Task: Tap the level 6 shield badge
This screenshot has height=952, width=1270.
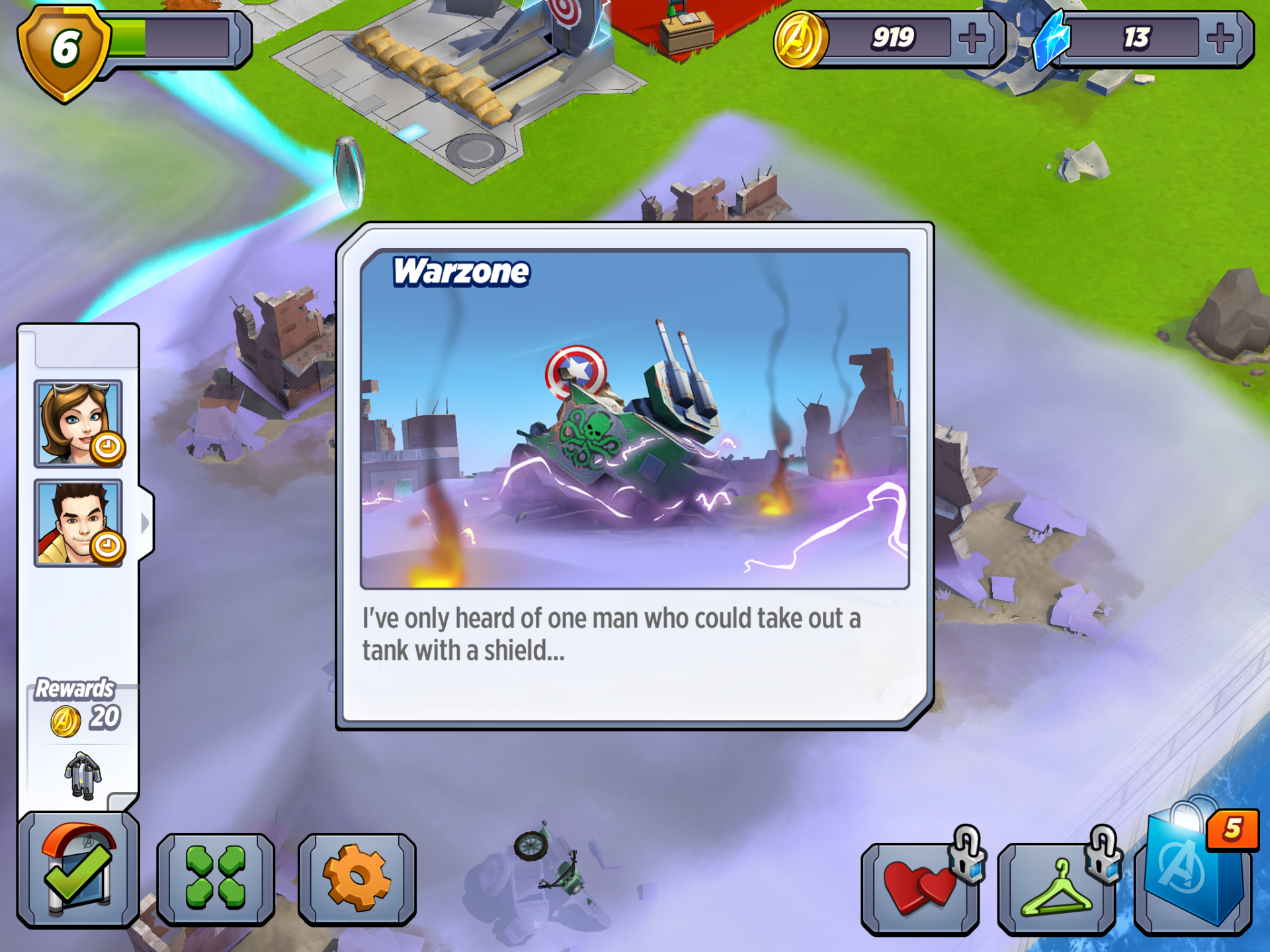Action: (x=64, y=51)
